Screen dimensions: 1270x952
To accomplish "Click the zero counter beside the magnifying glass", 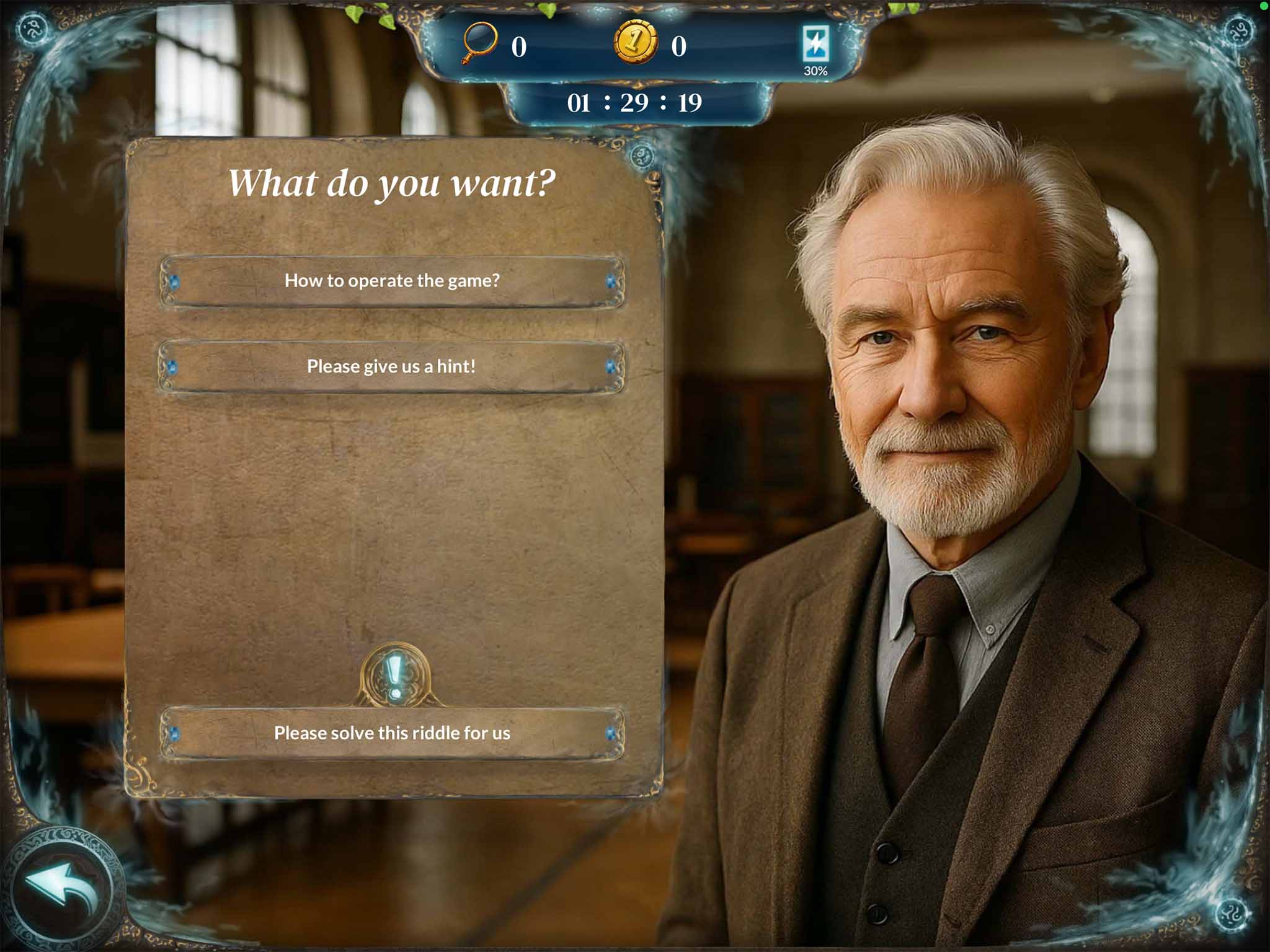I will point(521,45).
